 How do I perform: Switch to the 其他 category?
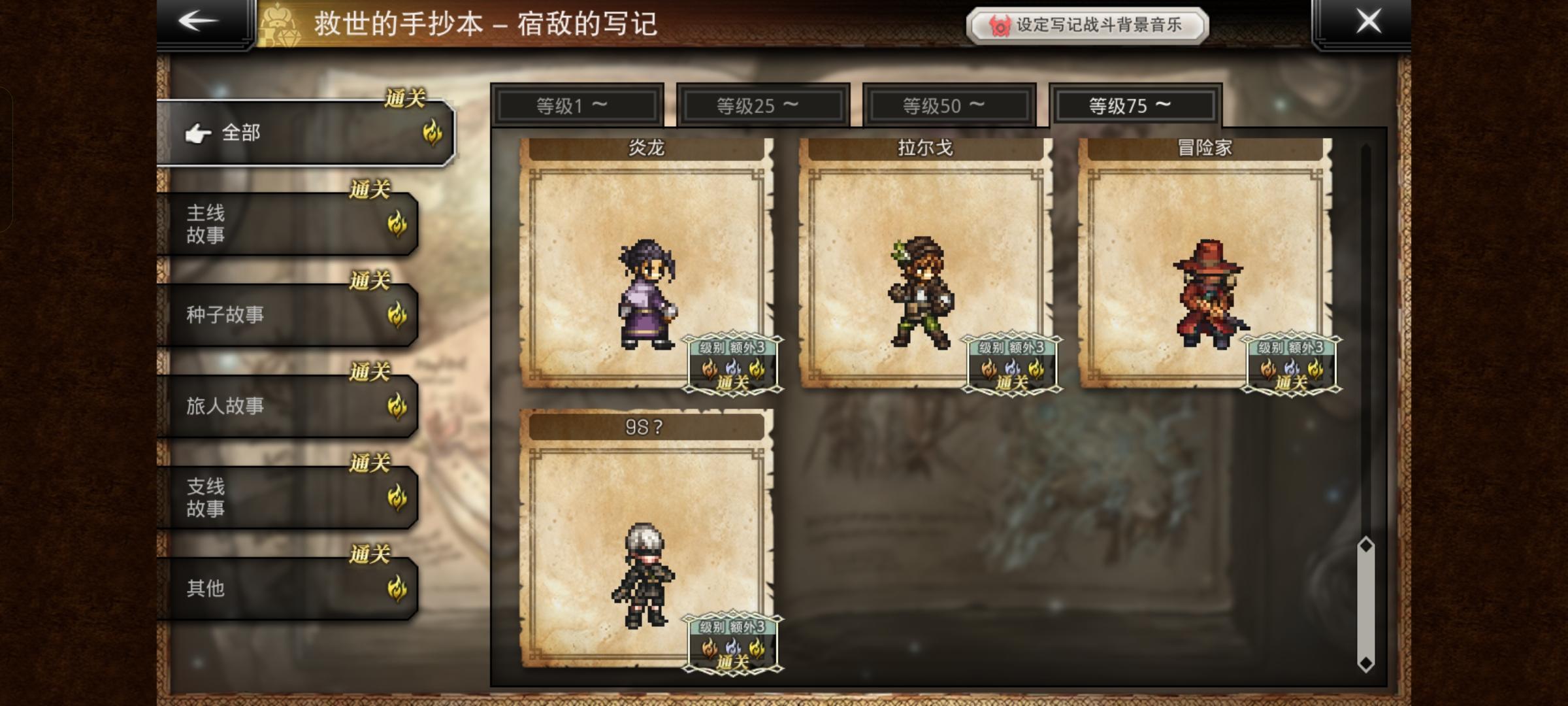tap(281, 587)
